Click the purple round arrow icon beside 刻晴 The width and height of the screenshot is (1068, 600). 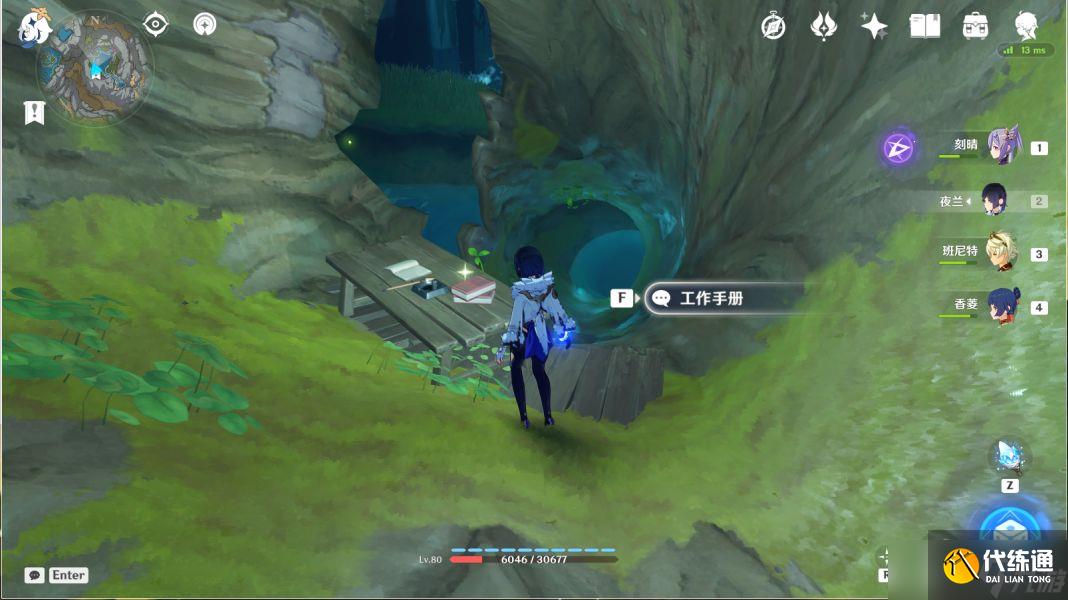[899, 149]
